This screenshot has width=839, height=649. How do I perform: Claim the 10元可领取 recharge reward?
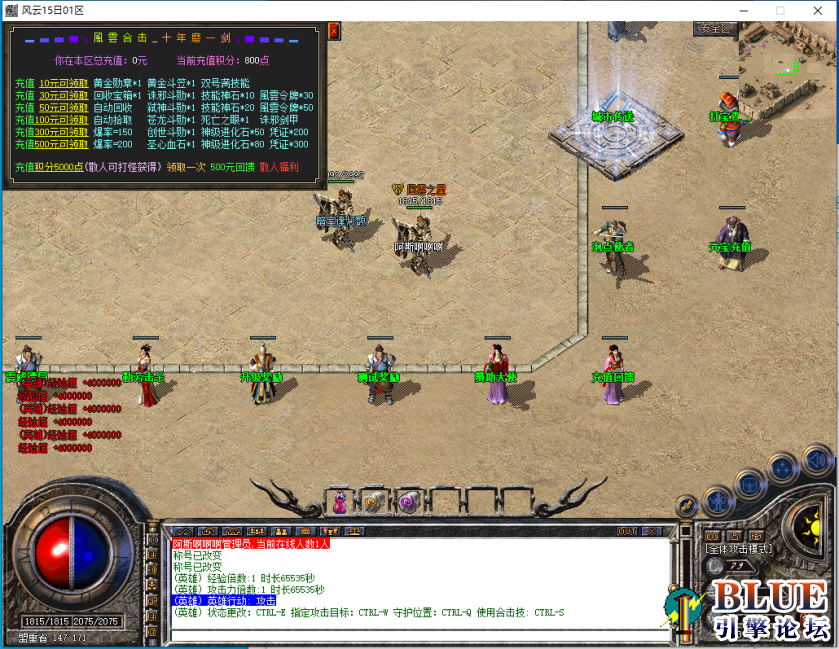(x=62, y=83)
